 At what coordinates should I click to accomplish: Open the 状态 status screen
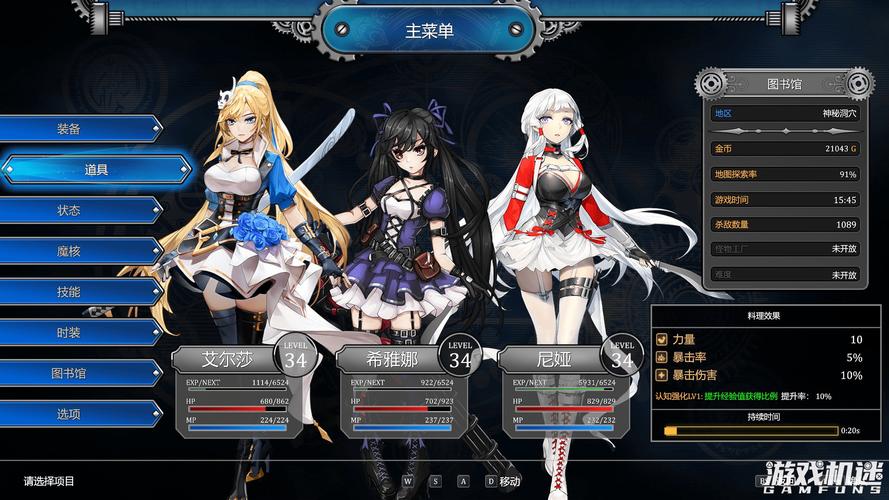(70, 211)
